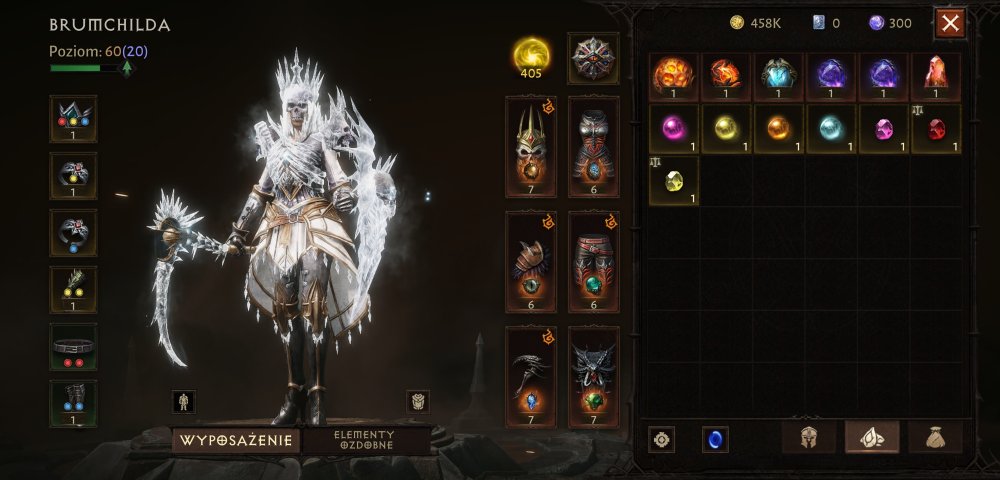Open the equipped necklace slot

coord(73,119)
